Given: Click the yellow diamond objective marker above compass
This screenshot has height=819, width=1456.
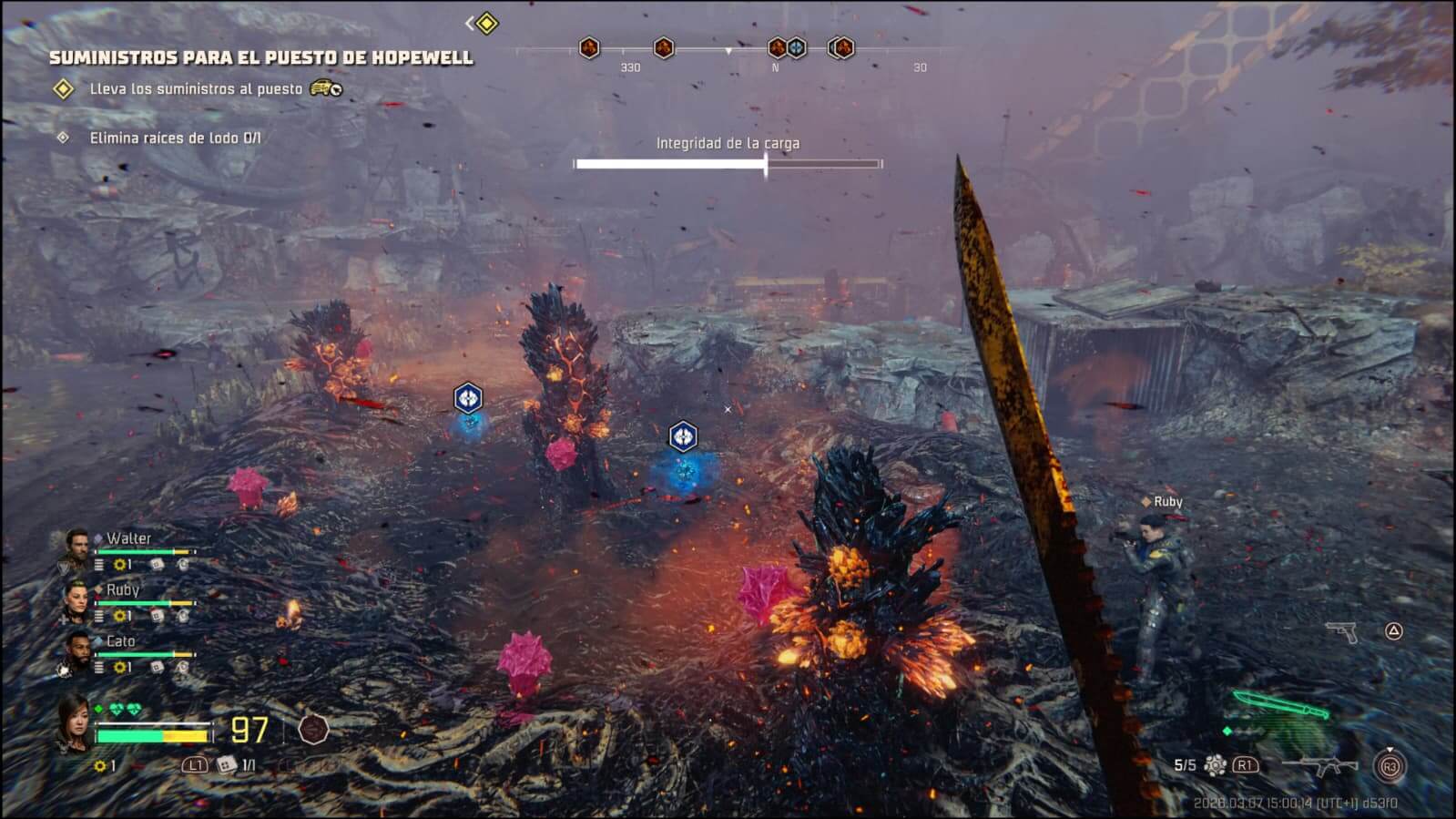Looking at the screenshot, I should pyautogui.click(x=487, y=23).
